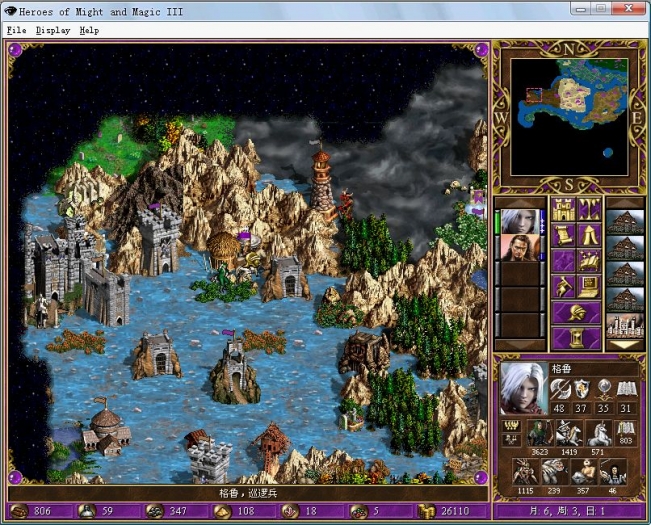Click the world minimap
Image resolution: width=651 pixels, height=525 pixels.
pyautogui.click(x=570, y=115)
